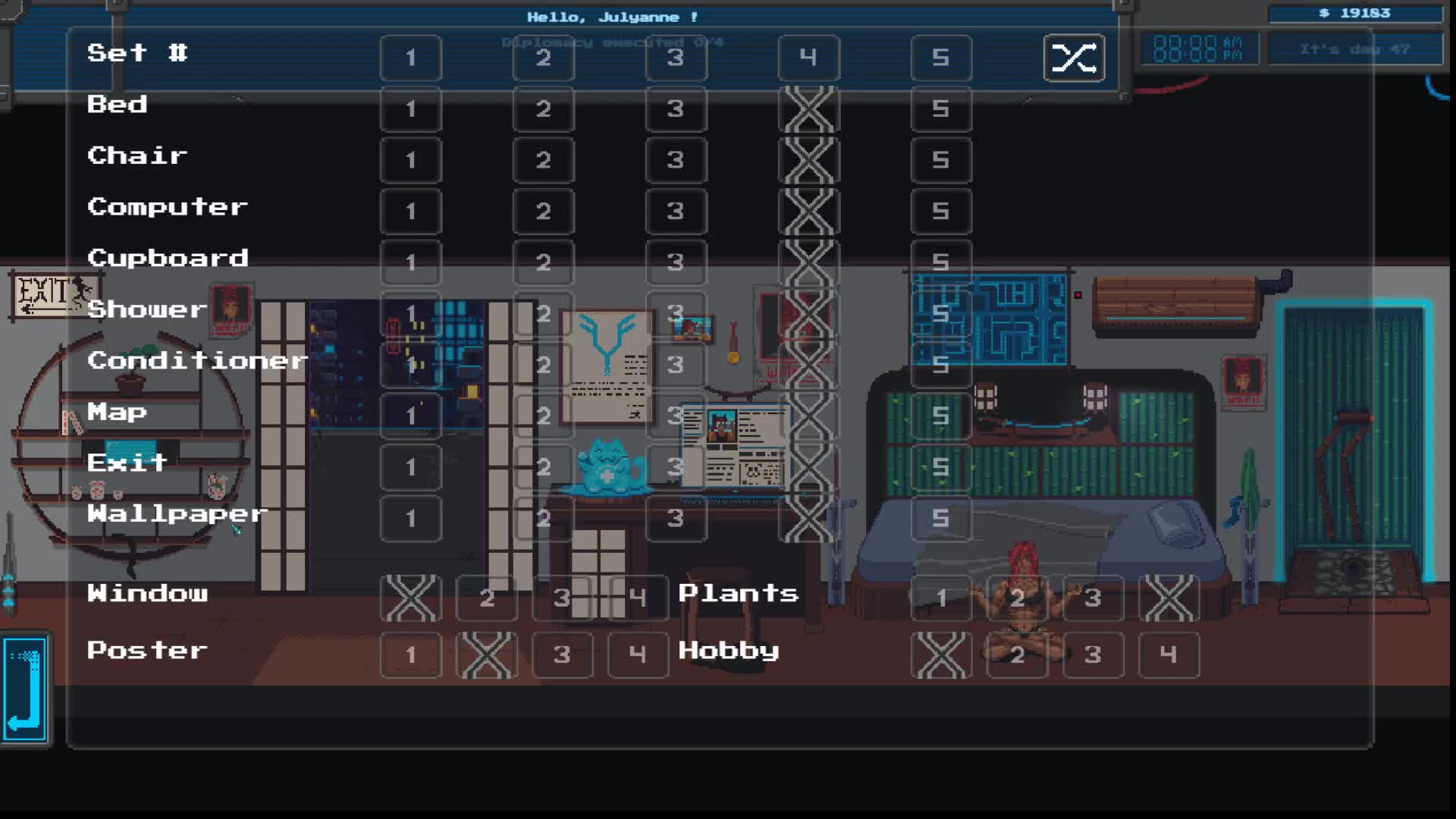Apply furniture set number 1
Viewport: 1456px width, 819px height.
(x=410, y=58)
